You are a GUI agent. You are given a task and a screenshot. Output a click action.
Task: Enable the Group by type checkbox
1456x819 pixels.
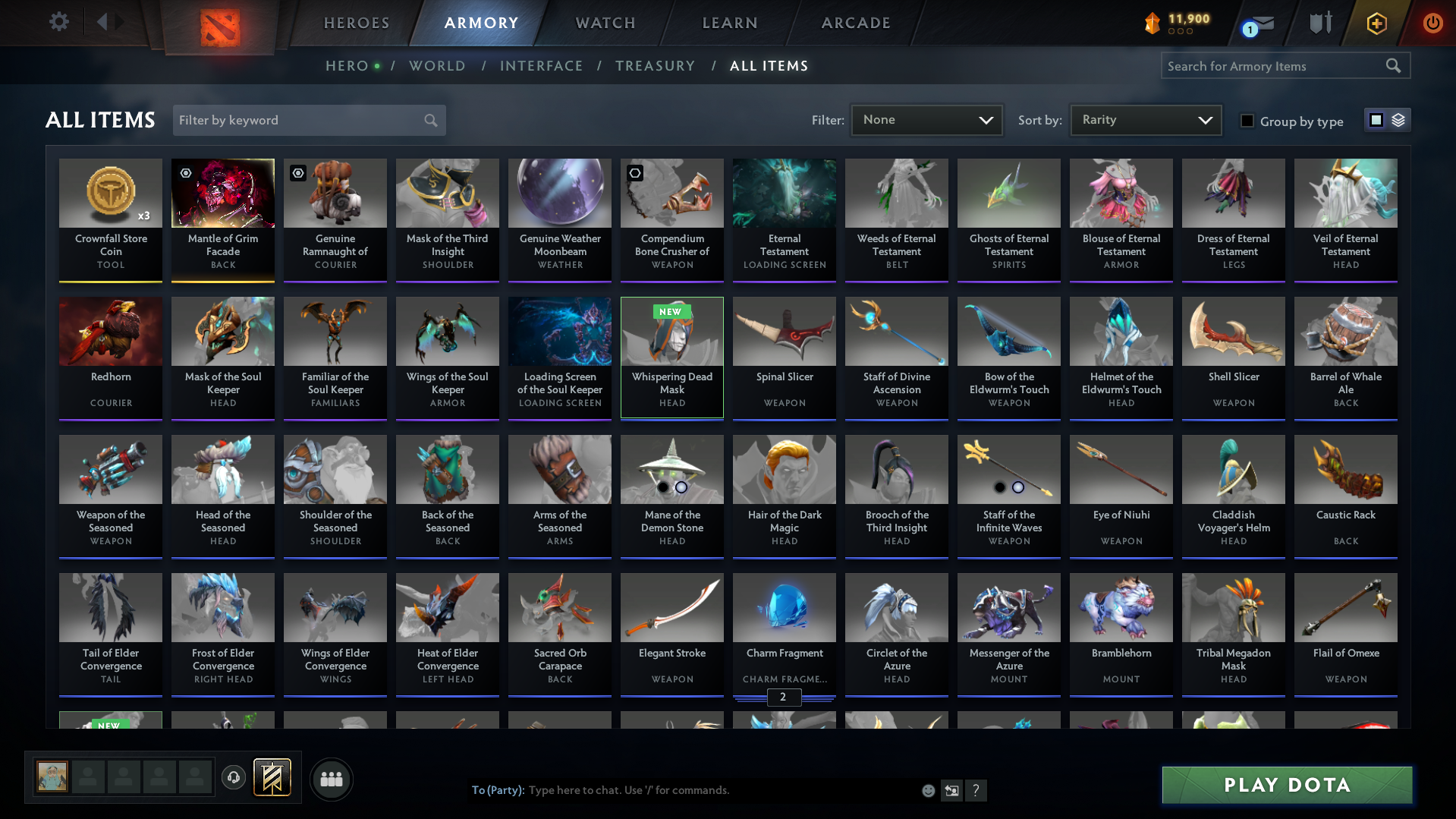[x=1247, y=121]
